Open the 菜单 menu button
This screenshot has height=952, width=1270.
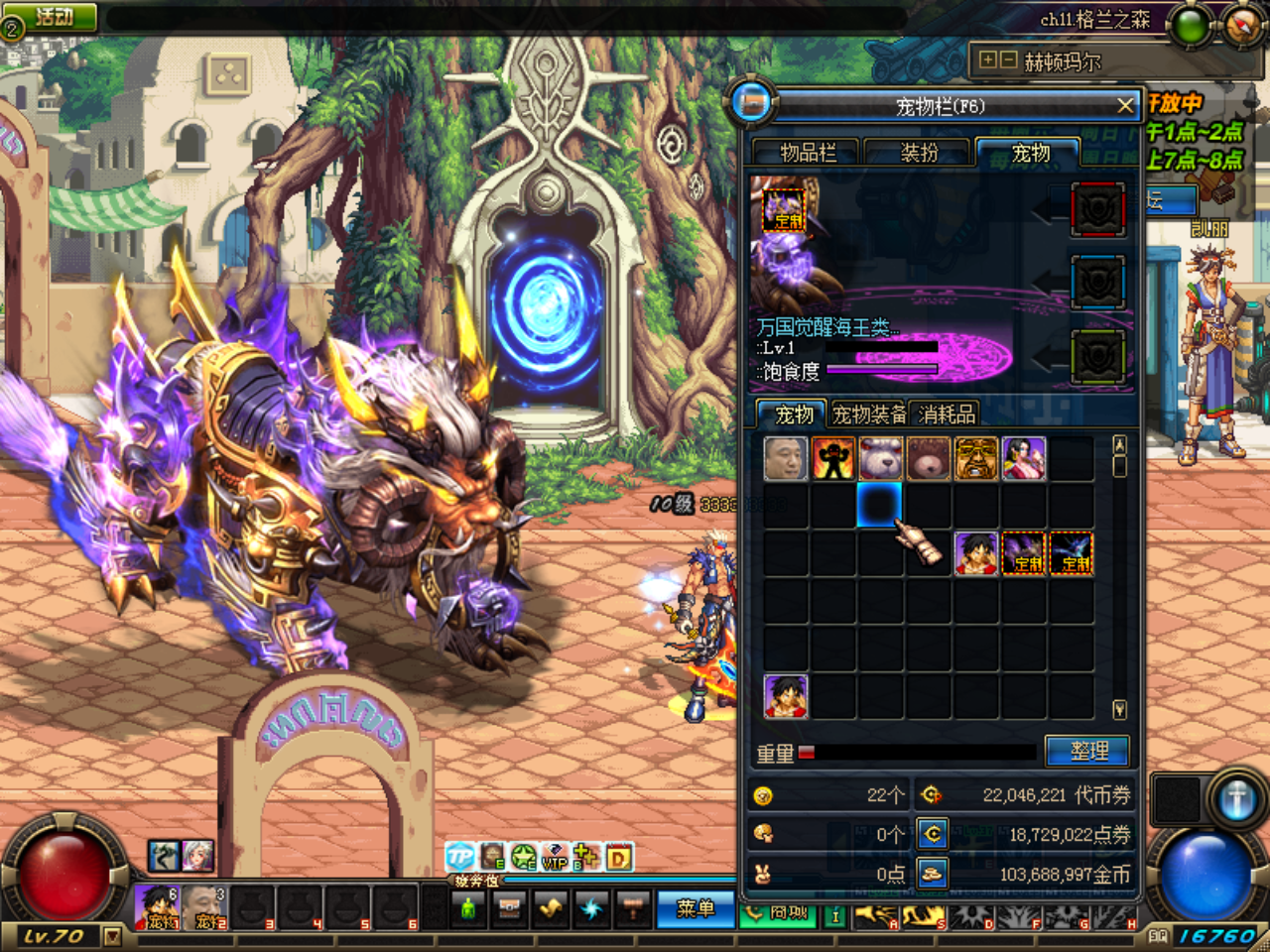click(x=695, y=909)
